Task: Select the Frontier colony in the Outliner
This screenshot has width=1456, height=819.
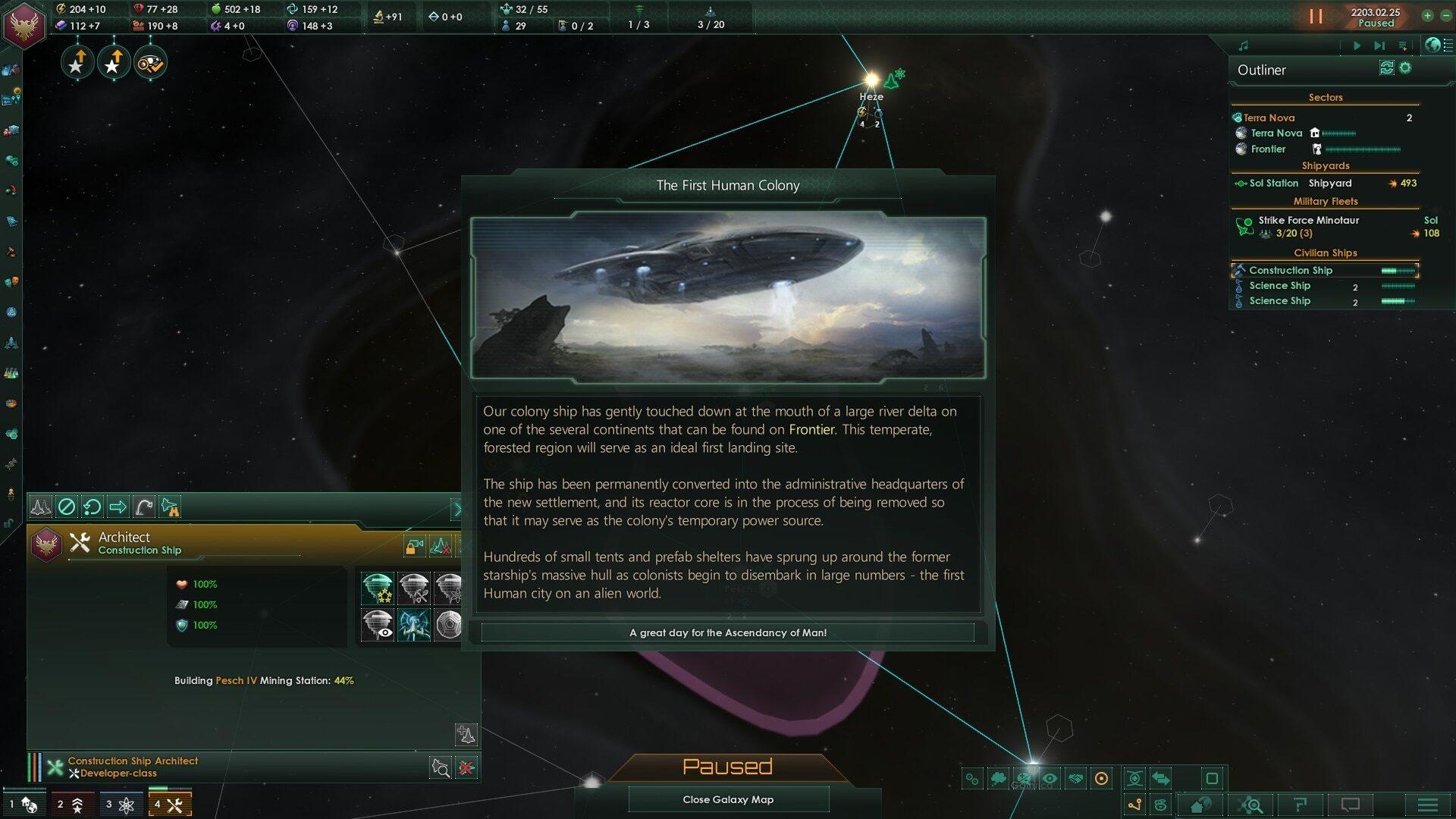Action: (1268, 149)
